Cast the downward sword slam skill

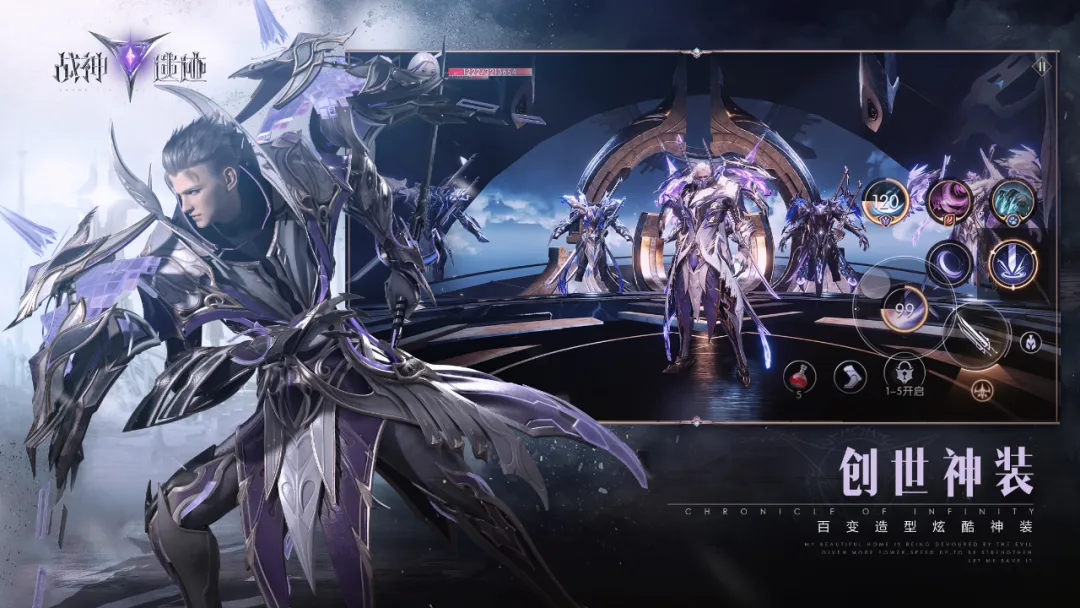click(x=1012, y=264)
